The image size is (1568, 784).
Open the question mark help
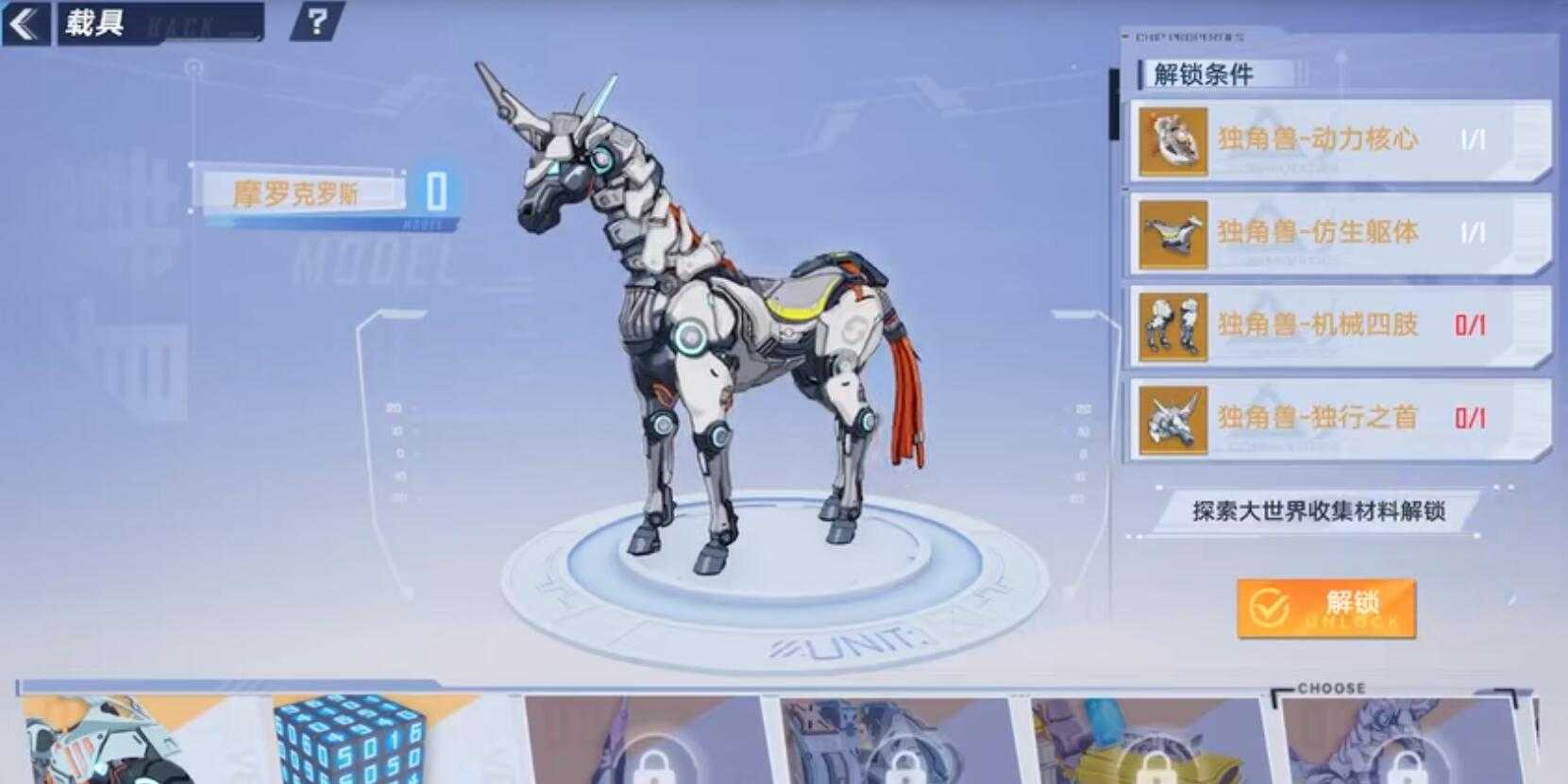317,21
